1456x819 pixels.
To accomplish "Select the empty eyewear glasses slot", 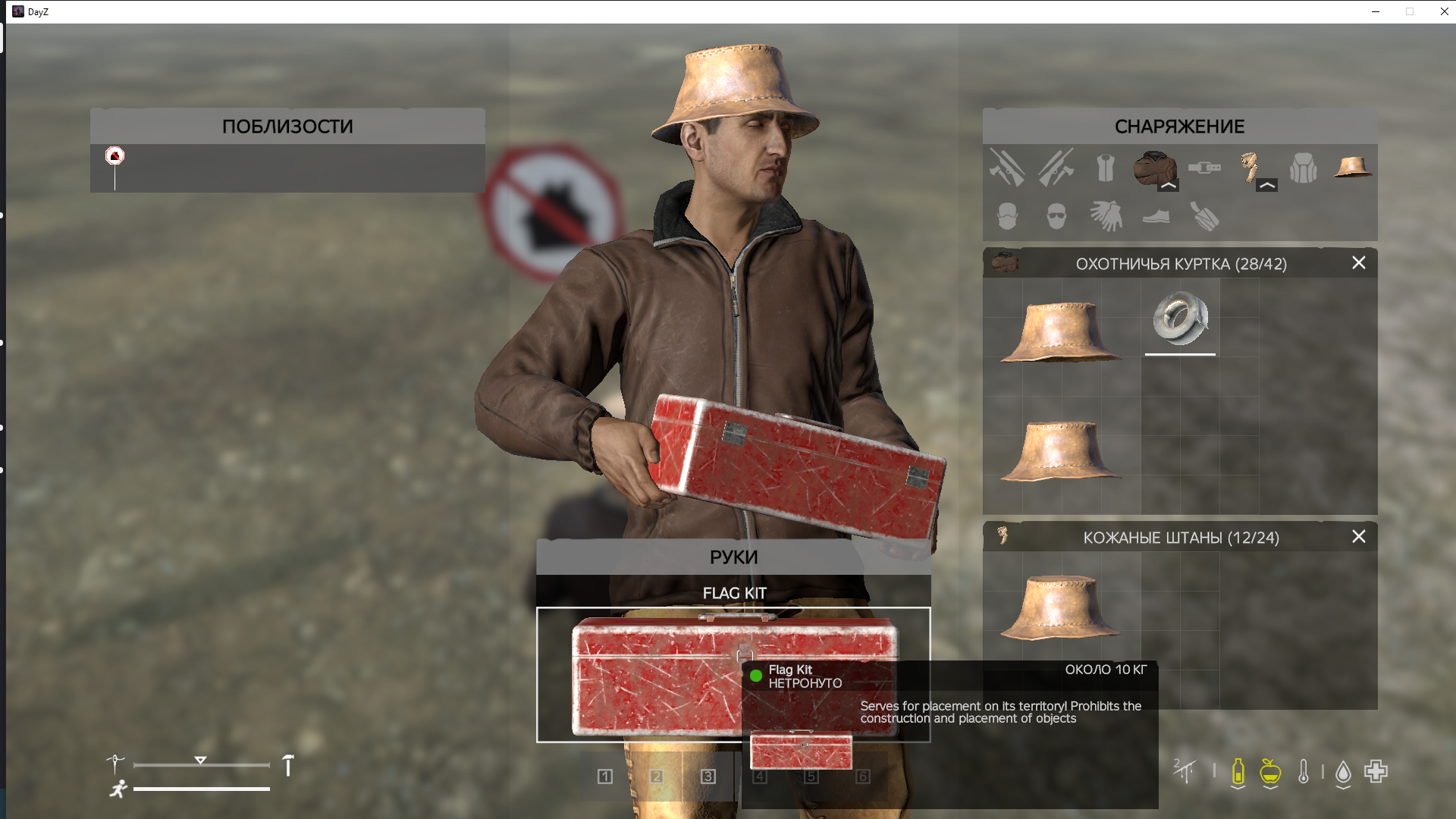I will [x=1056, y=216].
